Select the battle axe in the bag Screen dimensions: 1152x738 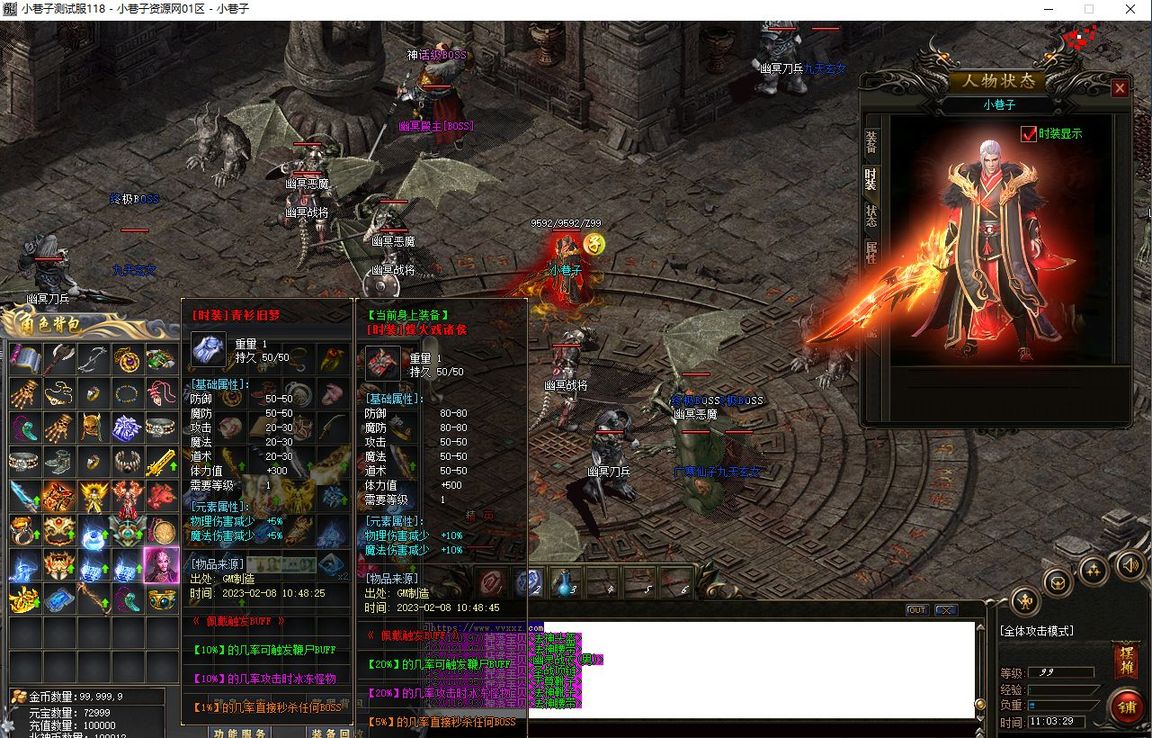pyautogui.click(x=58, y=358)
